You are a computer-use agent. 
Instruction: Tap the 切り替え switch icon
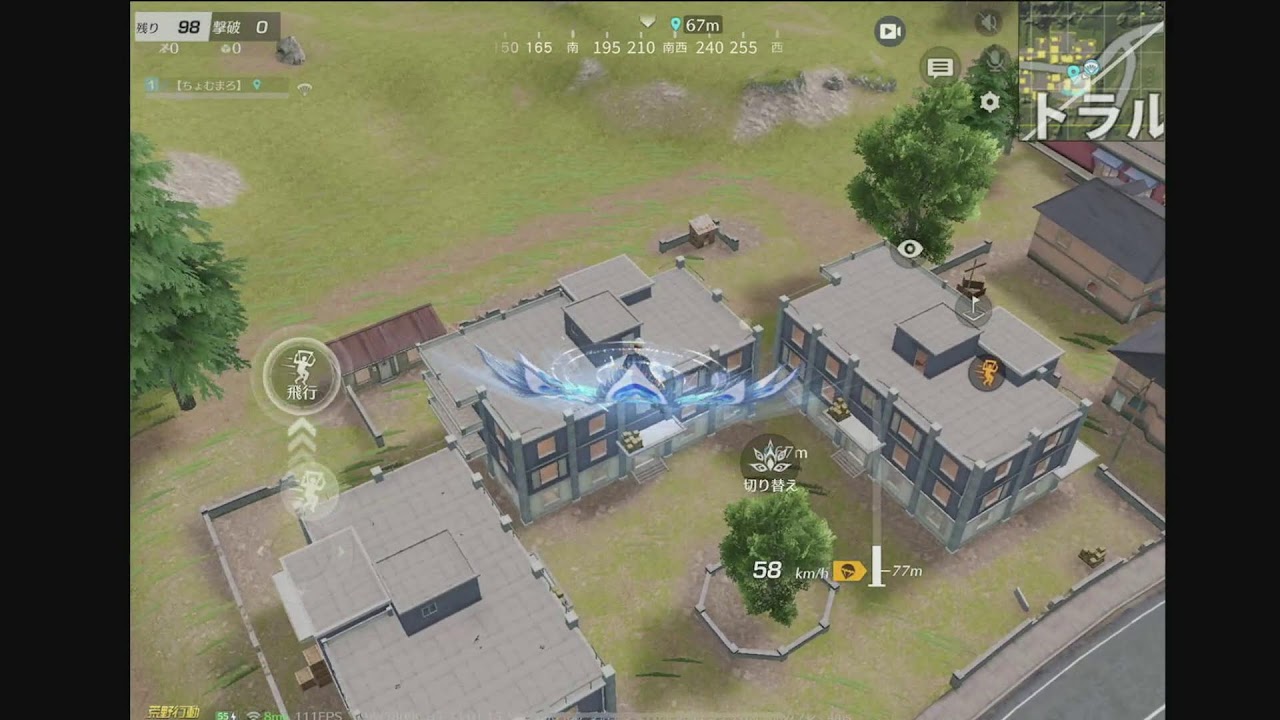(x=770, y=459)
